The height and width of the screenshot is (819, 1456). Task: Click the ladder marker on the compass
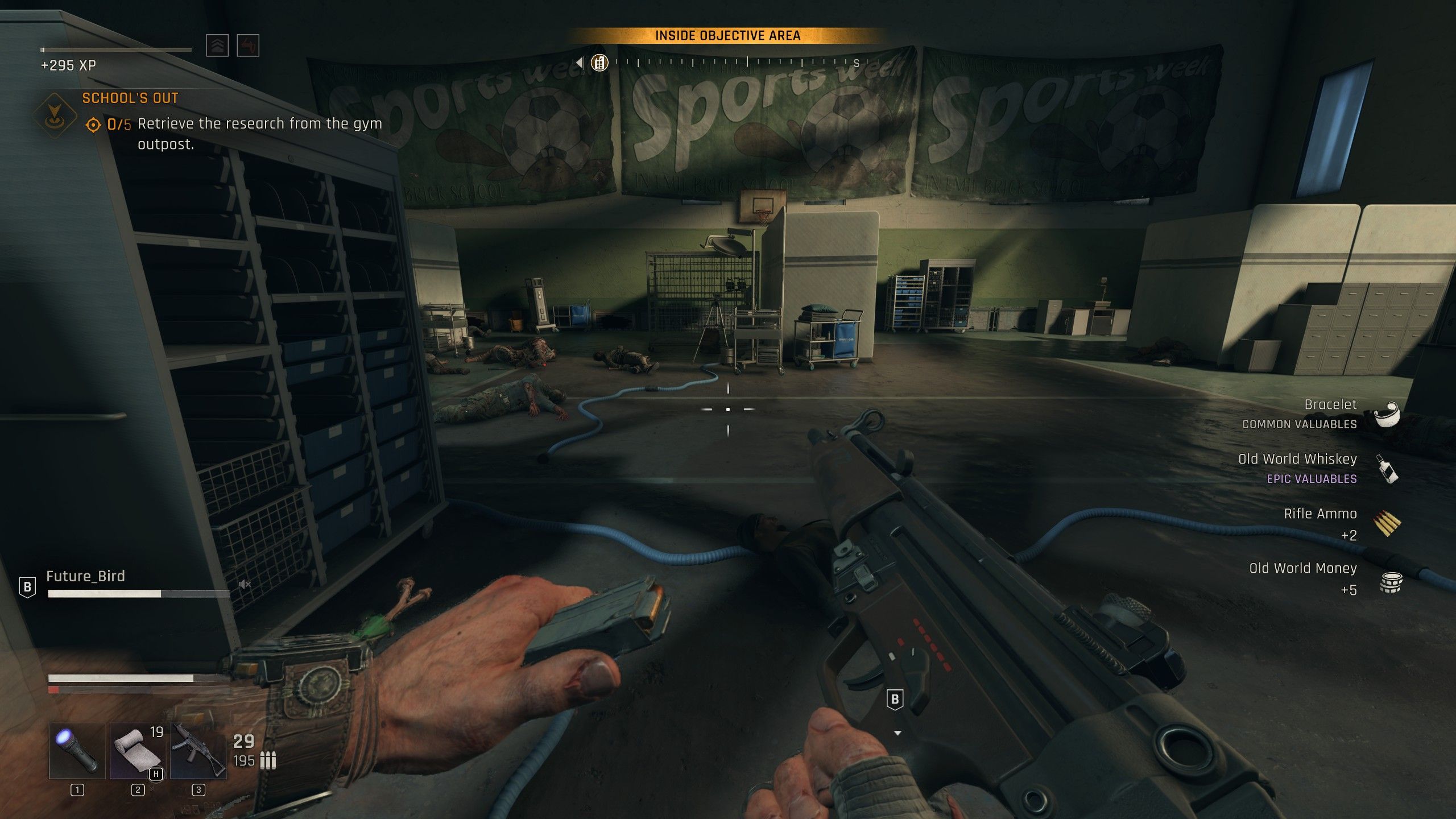[x=599, y=63]
